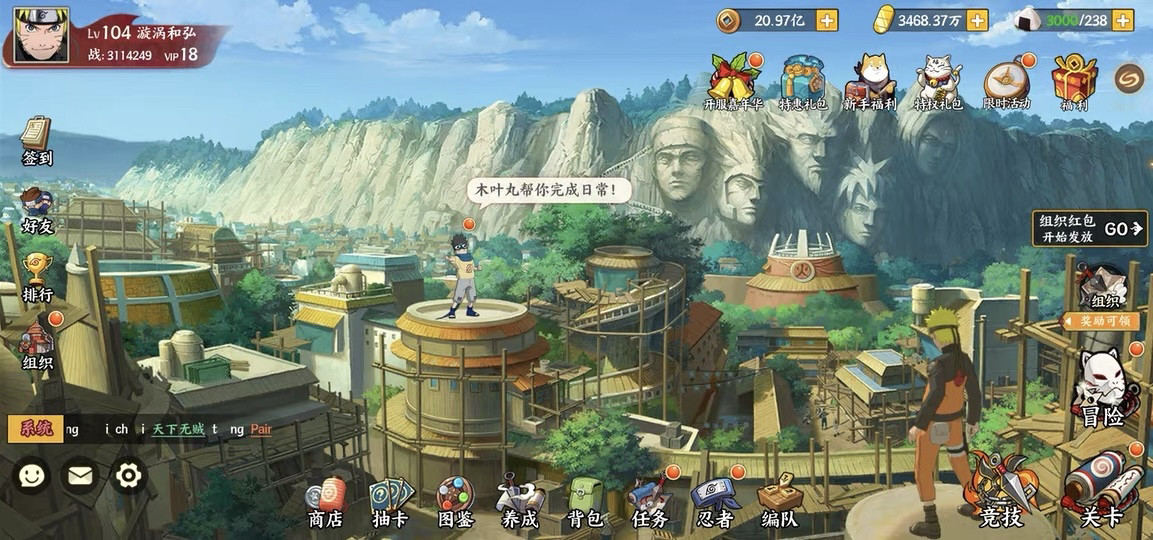1153x540 pixels.
Task: Open the emoji smiley chat button
Action: pyautogui.click(x=32, y=476)
